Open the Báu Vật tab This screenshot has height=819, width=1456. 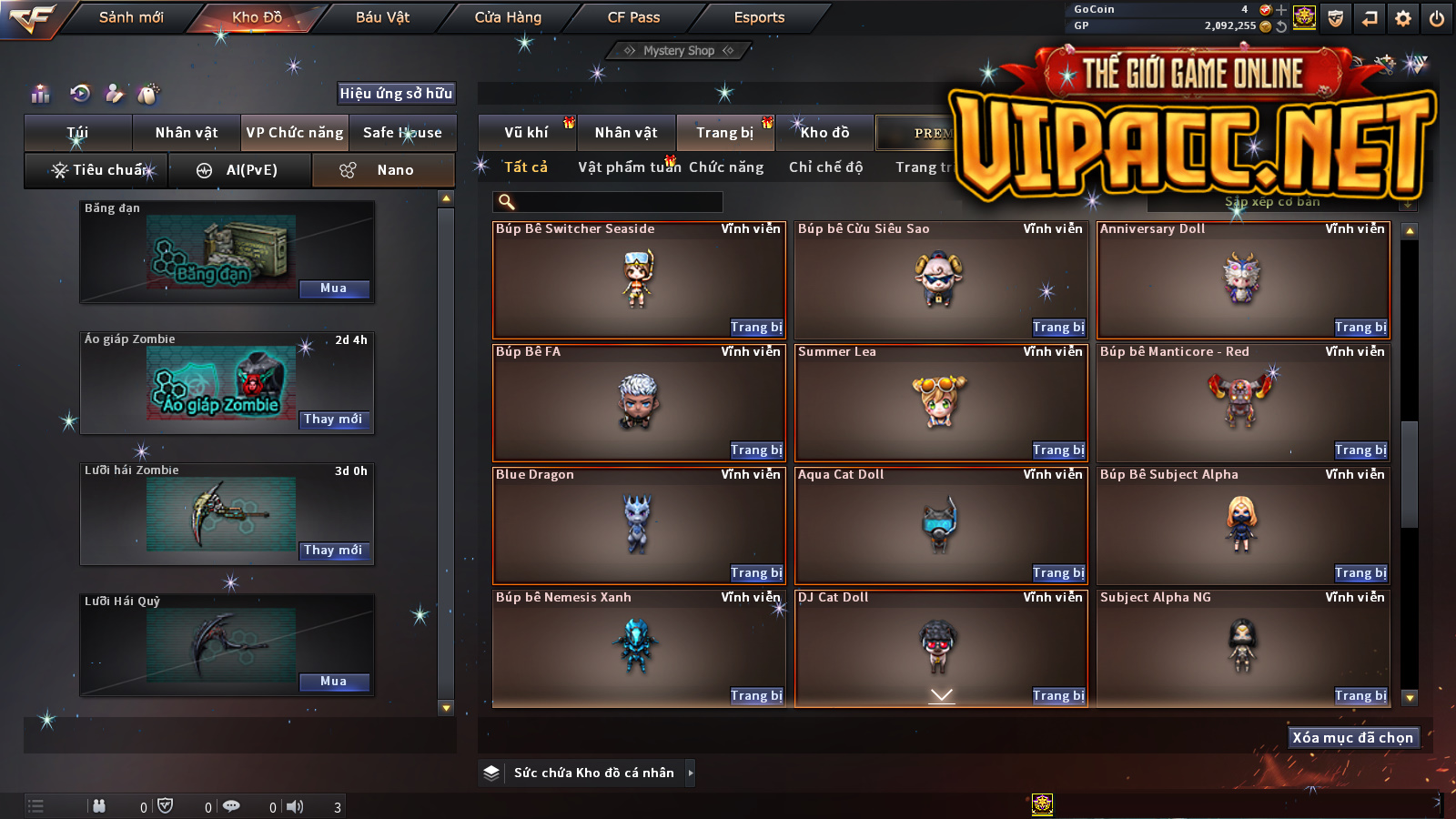(382, 17)
